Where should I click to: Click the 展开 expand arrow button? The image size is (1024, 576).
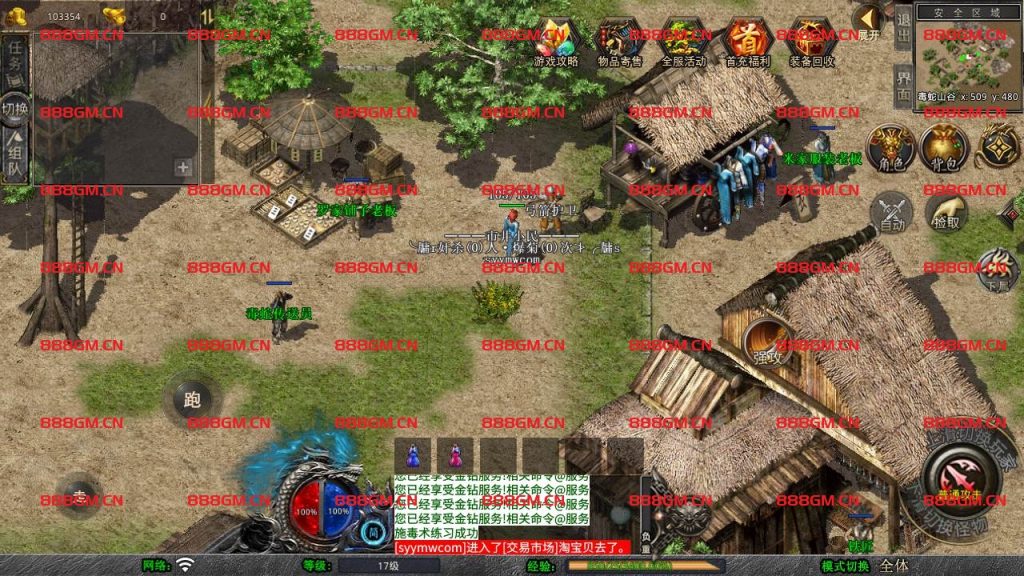869,19
